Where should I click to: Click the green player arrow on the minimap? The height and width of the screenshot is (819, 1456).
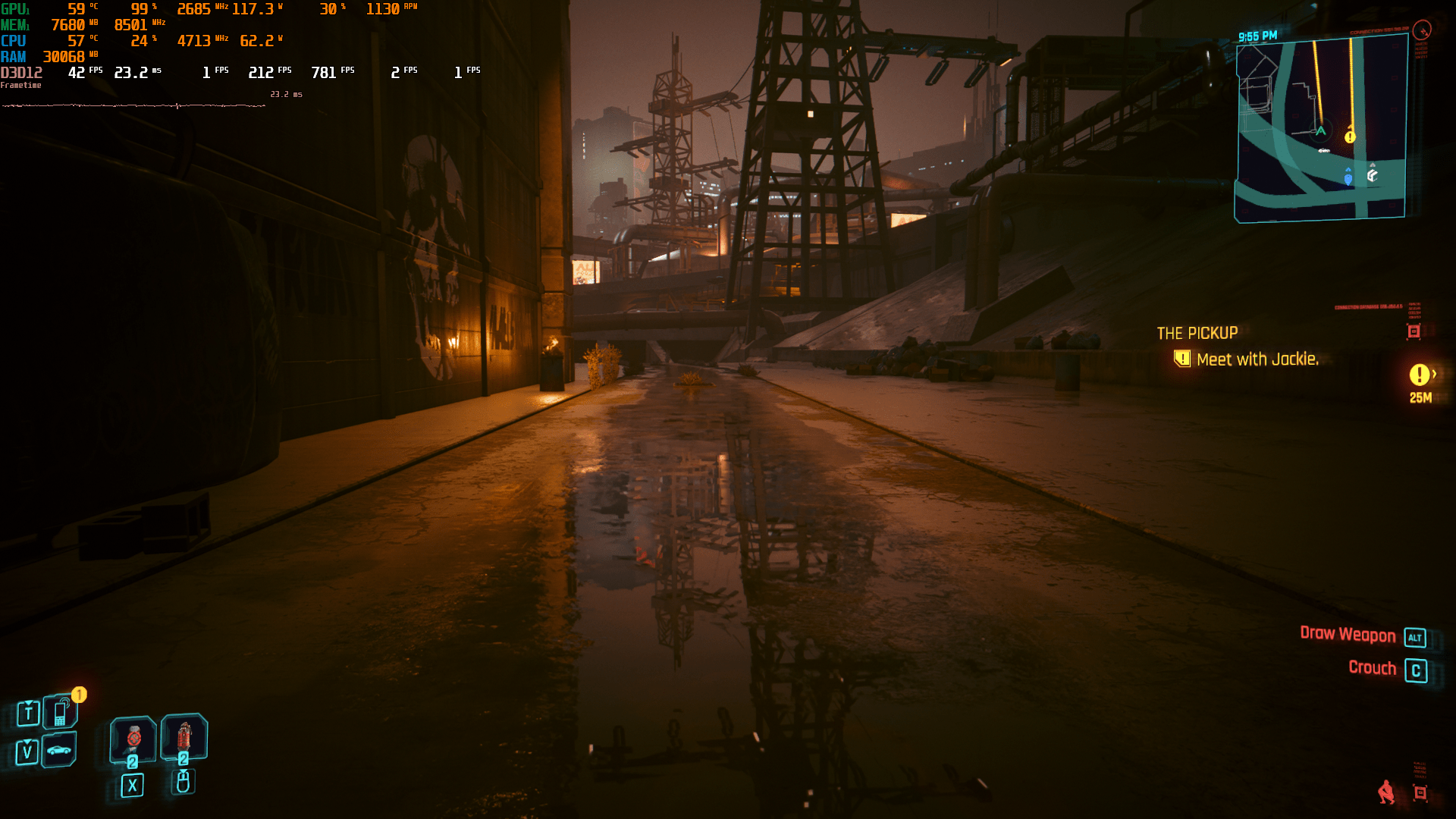coord(1320,131)
